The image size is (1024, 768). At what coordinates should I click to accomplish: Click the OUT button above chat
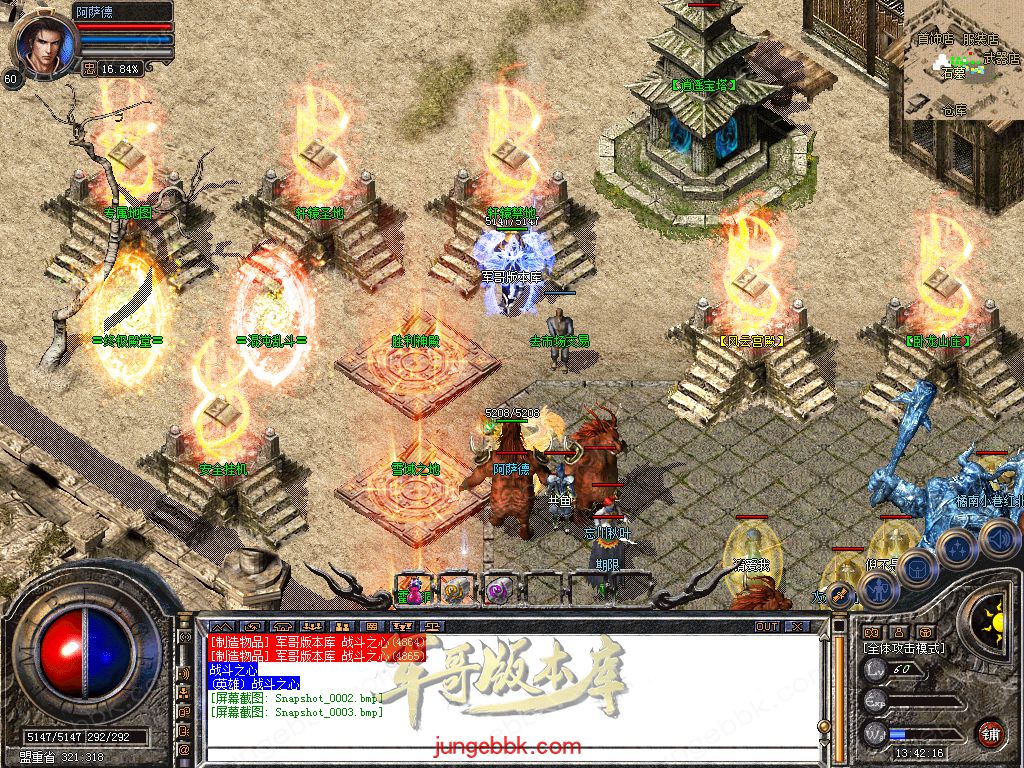pyautogui.click(x=766, y=626)
